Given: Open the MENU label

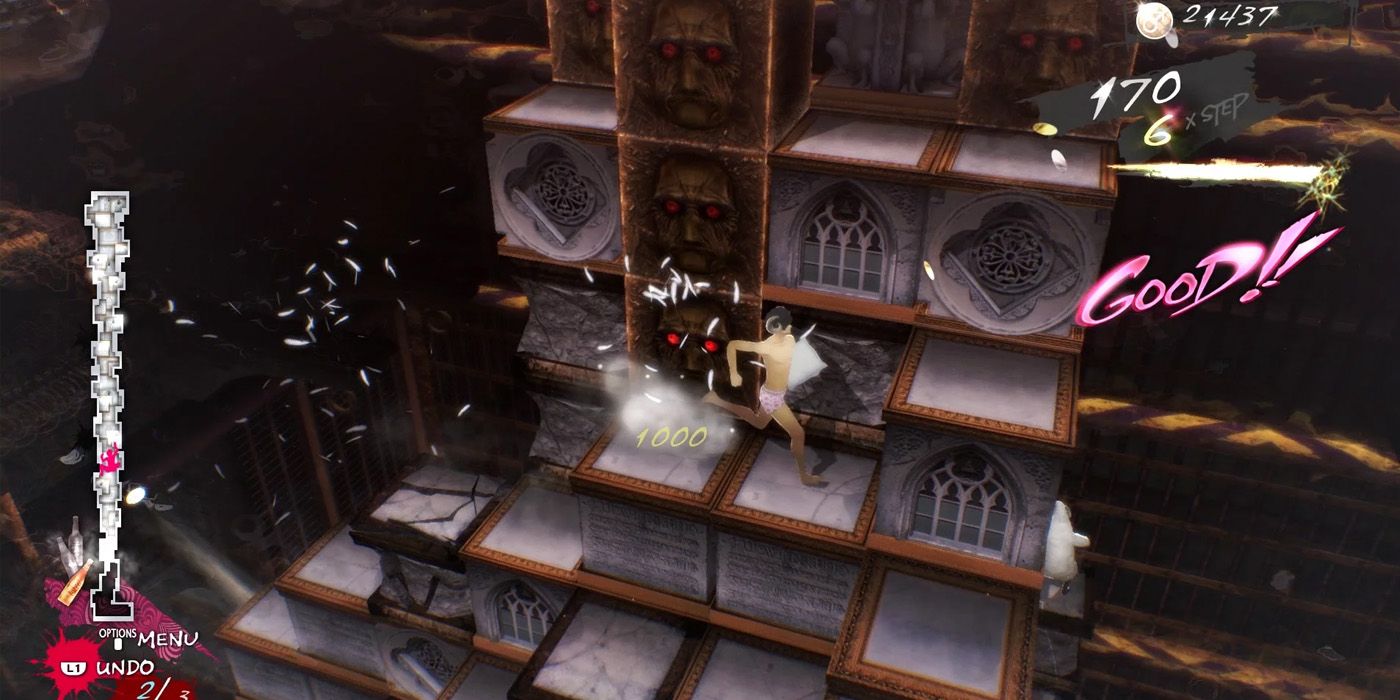Looking at the screenshot, I should coord(167,639).
